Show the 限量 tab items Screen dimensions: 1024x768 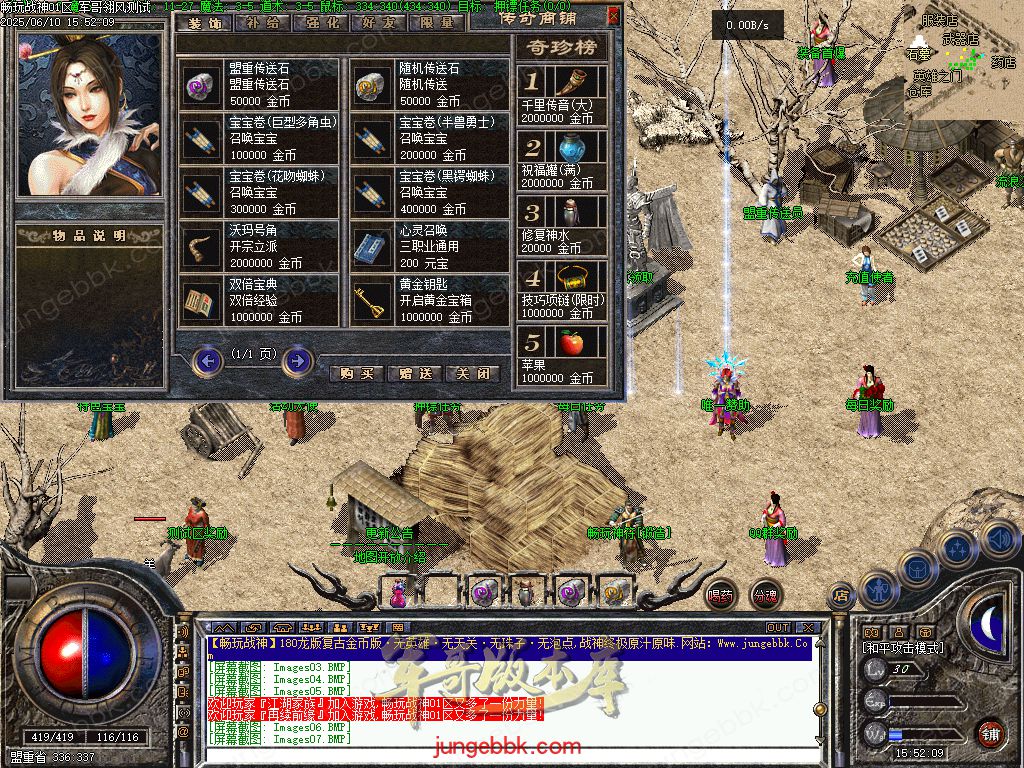pyautogui.click(x=436, y=22)
